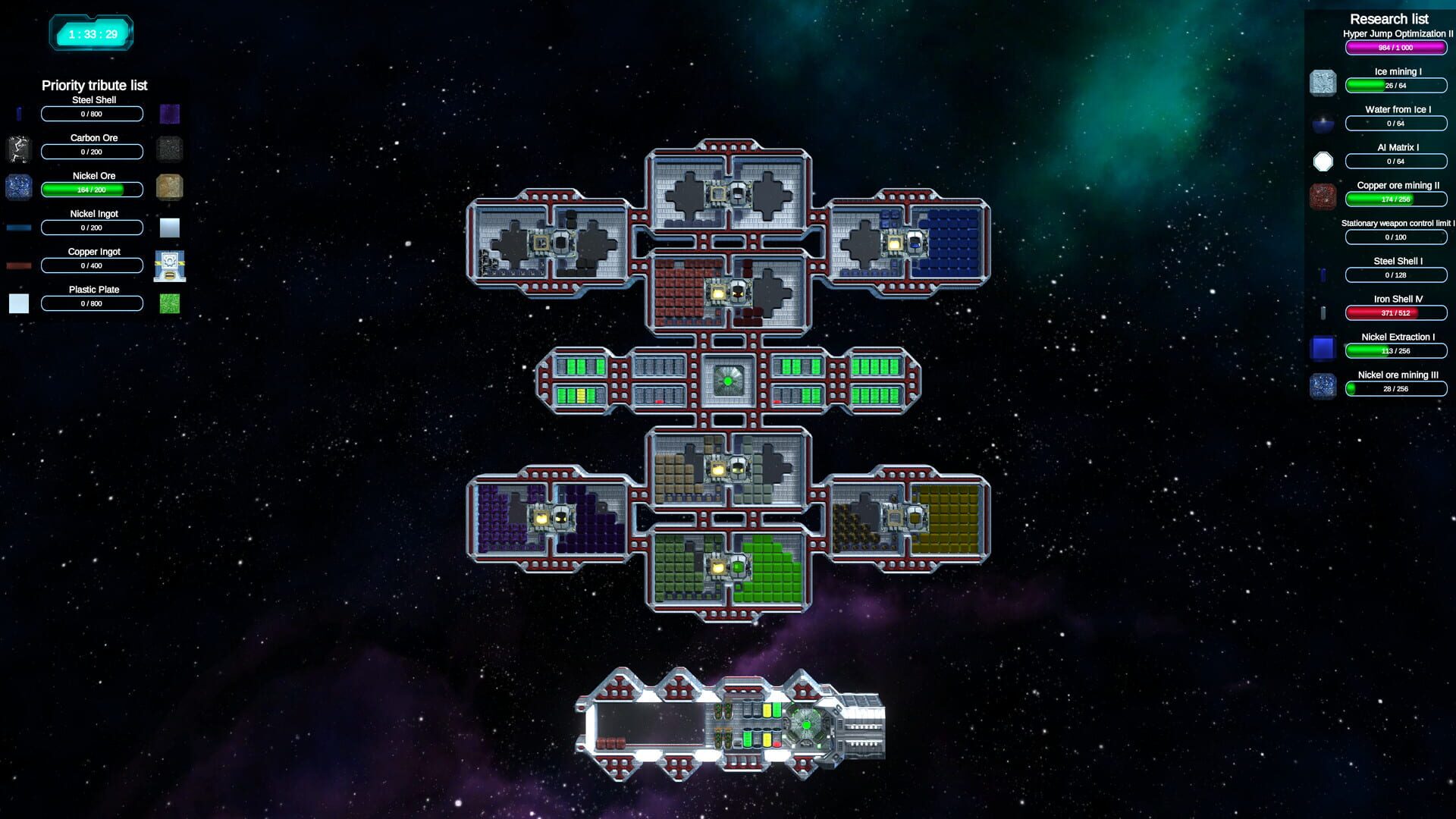Click the Iron Shell IV capsule icon
The image size is (1456, 819).
[1323, 311]
